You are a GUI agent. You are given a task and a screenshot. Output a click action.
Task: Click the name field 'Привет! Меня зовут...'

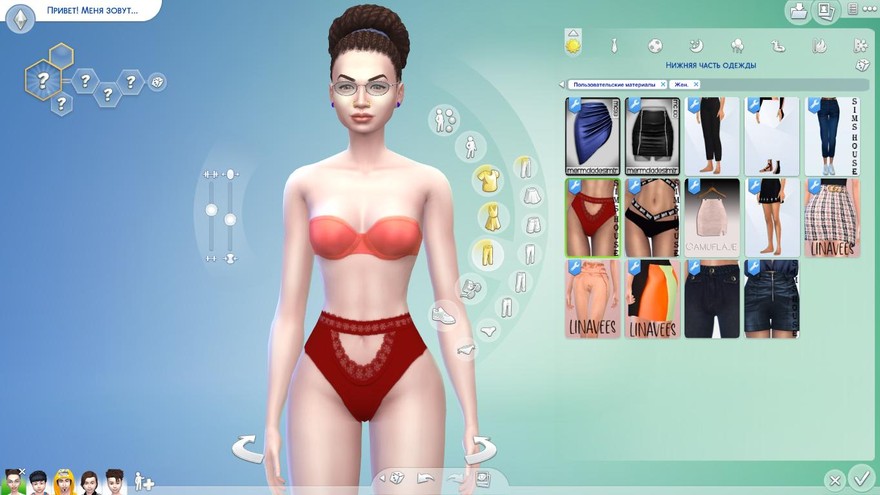pyautogui.click(x=92, y=11)
